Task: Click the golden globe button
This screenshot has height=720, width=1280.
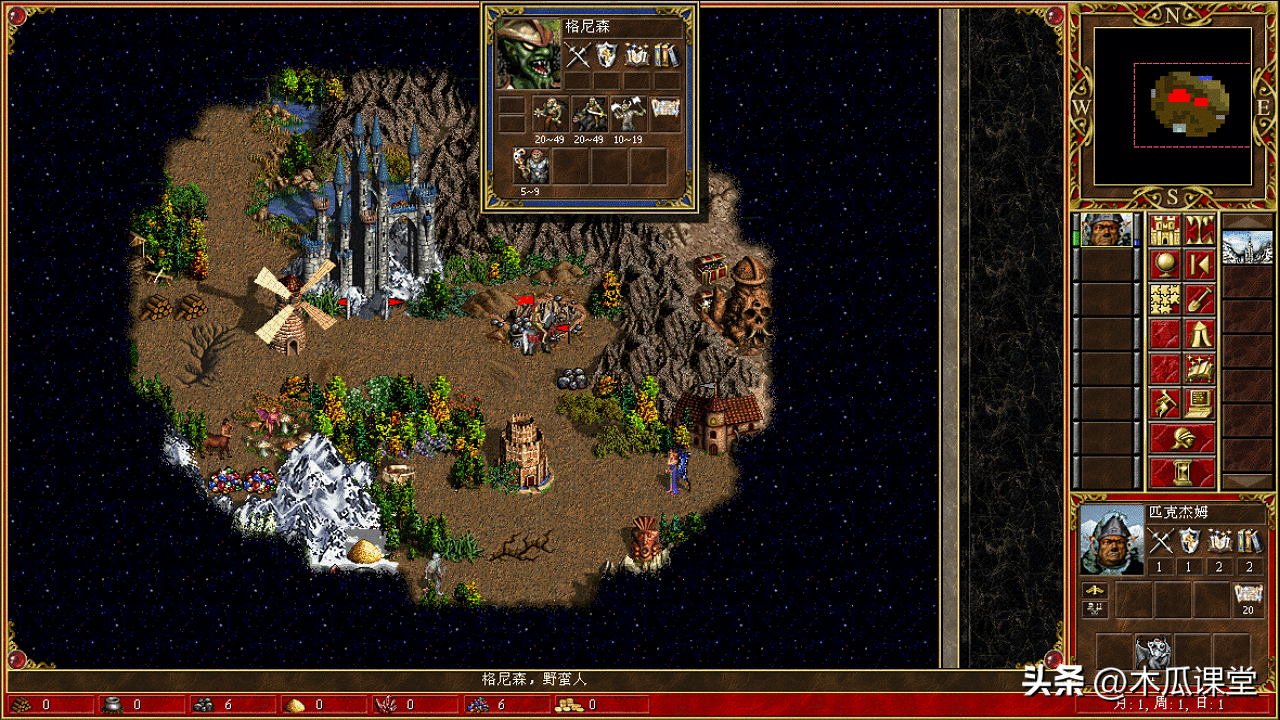Action: click(x=1165, y=265)
